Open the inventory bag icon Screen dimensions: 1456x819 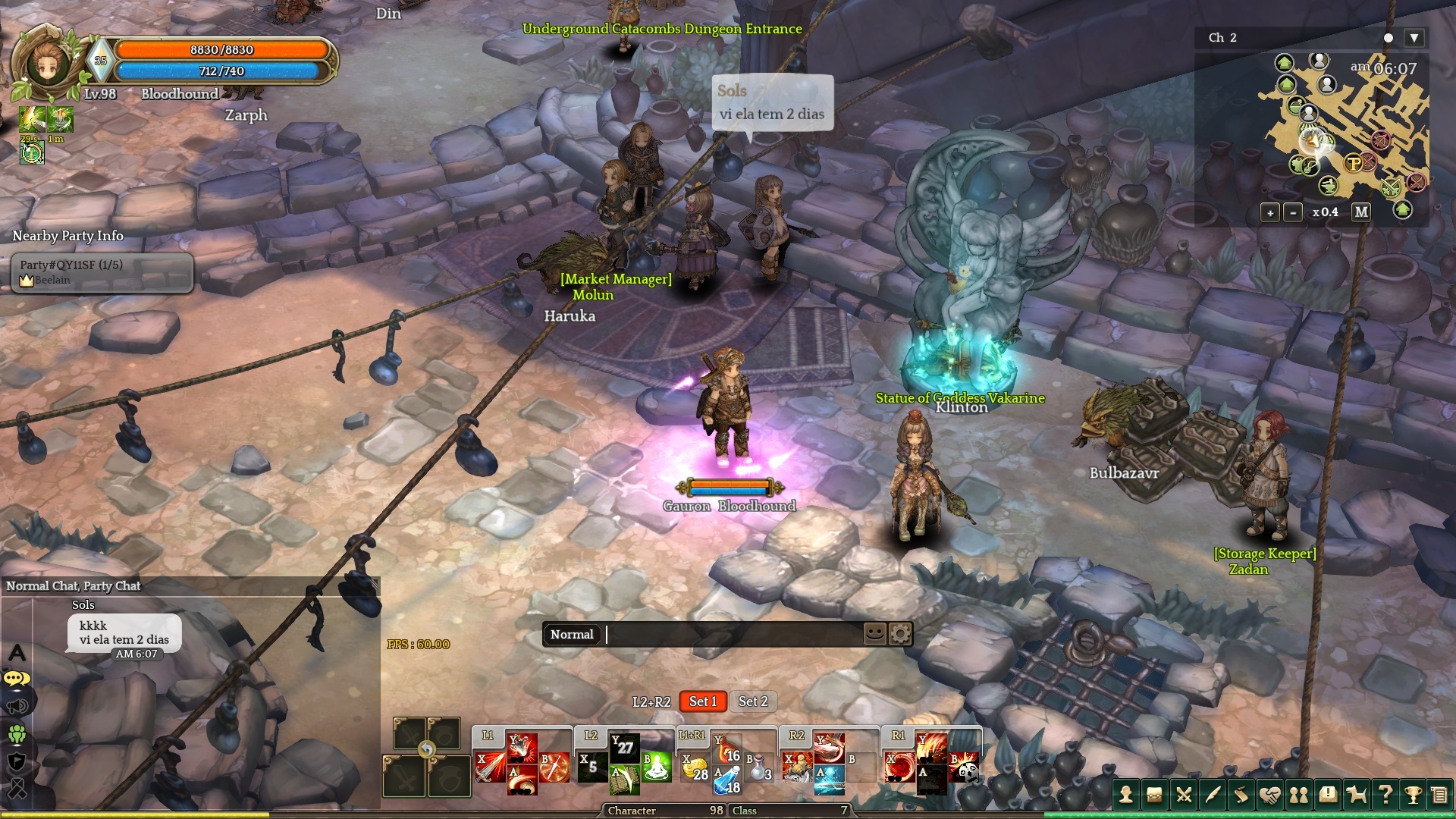[1155, 795]
